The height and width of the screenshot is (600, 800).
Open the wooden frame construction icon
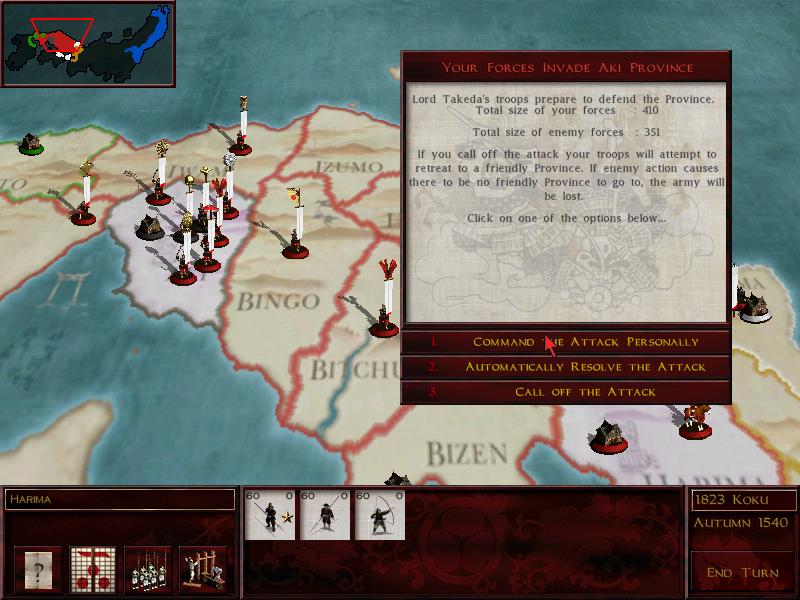(x=203, y=570)
